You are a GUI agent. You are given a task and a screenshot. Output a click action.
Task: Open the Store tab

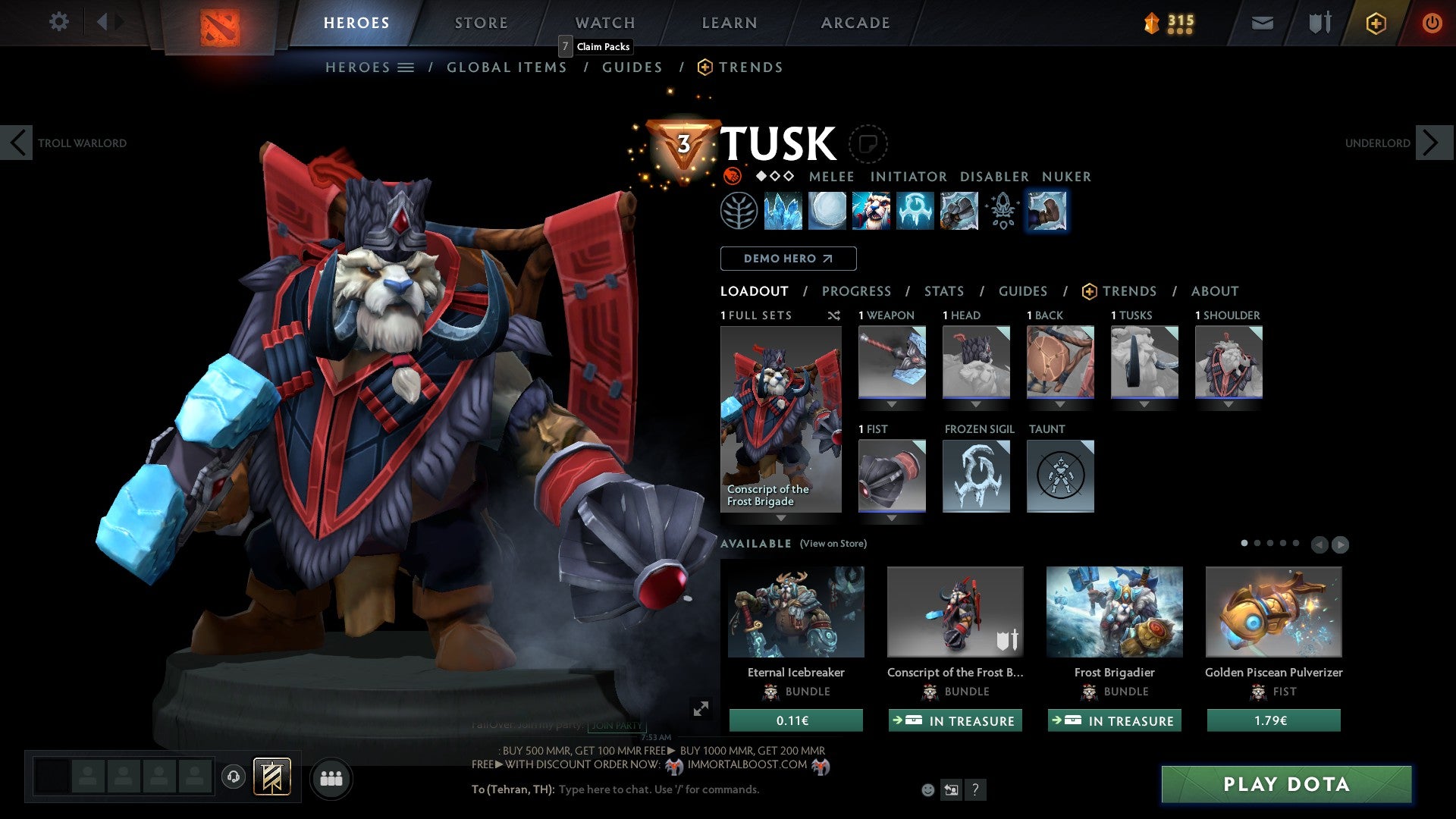[481, 23]
